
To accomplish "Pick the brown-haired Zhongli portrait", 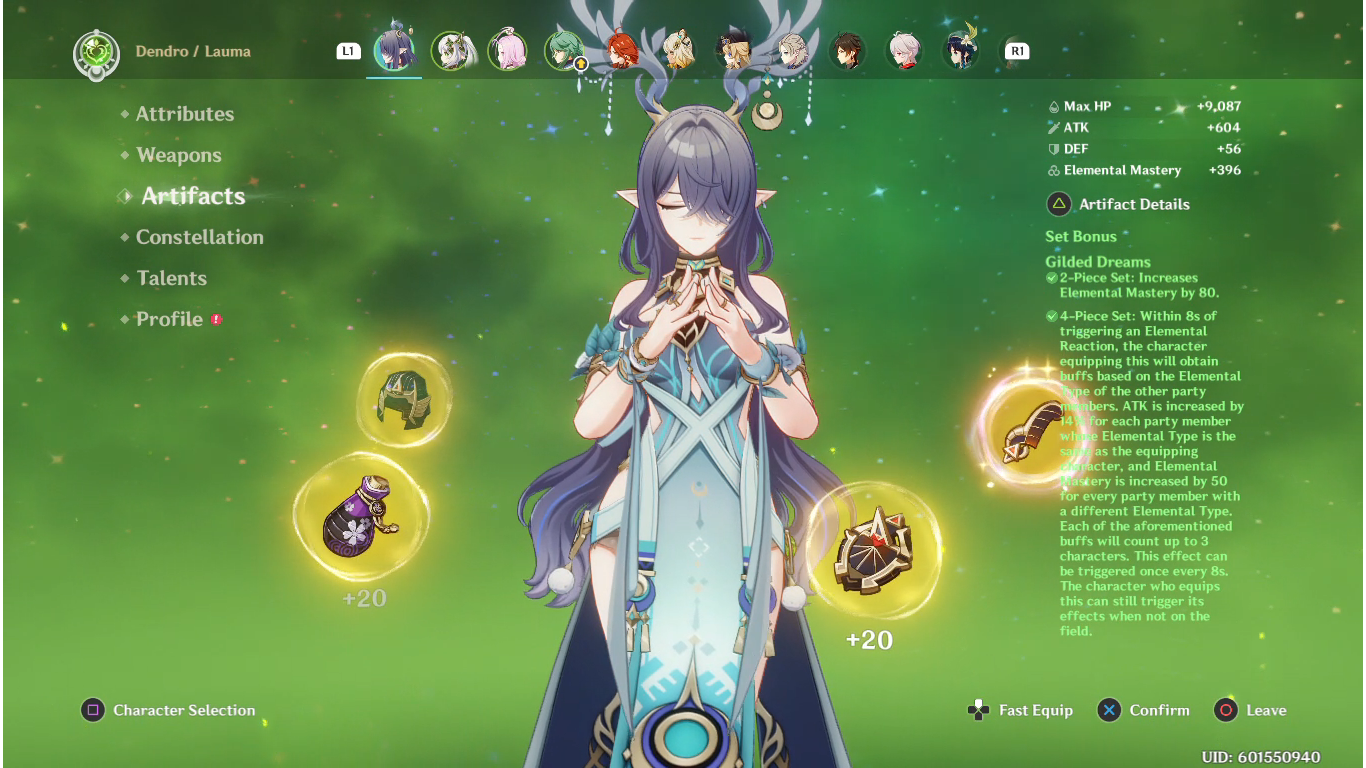I will (848, 51).
